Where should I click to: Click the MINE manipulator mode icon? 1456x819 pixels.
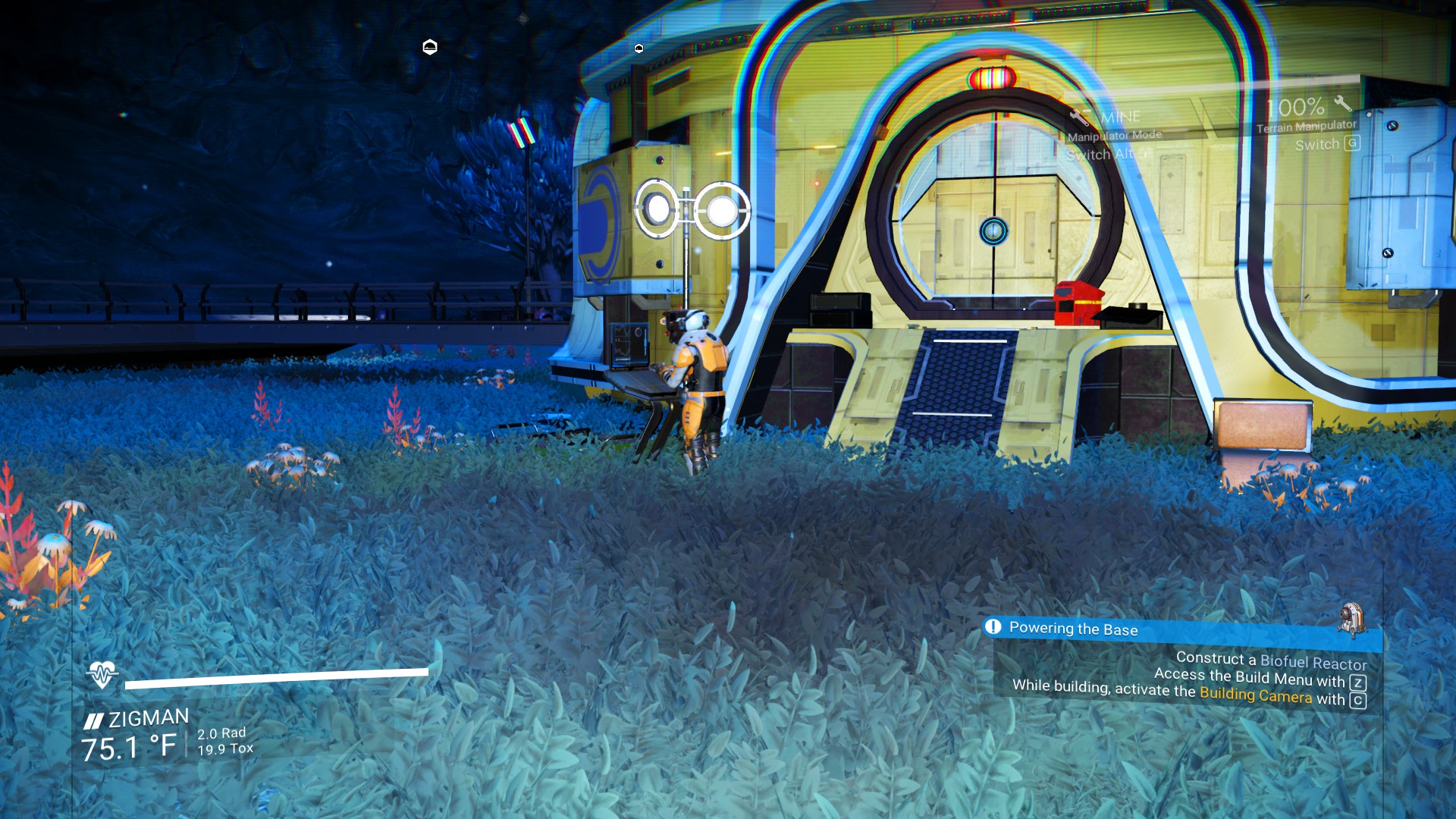pyautogui.click(x=1080, y=118)
